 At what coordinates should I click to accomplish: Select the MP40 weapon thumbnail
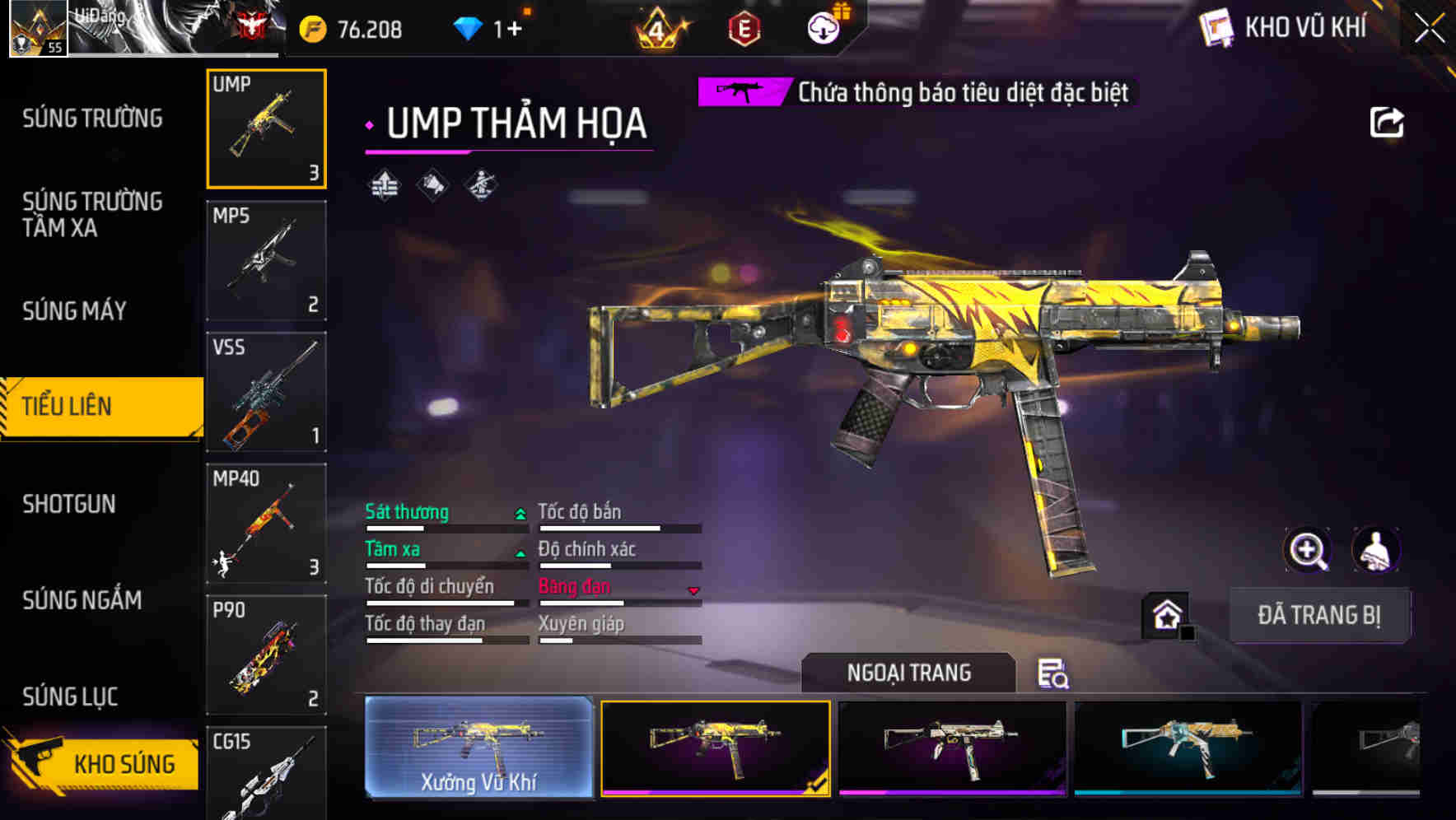tap(265, 523)
